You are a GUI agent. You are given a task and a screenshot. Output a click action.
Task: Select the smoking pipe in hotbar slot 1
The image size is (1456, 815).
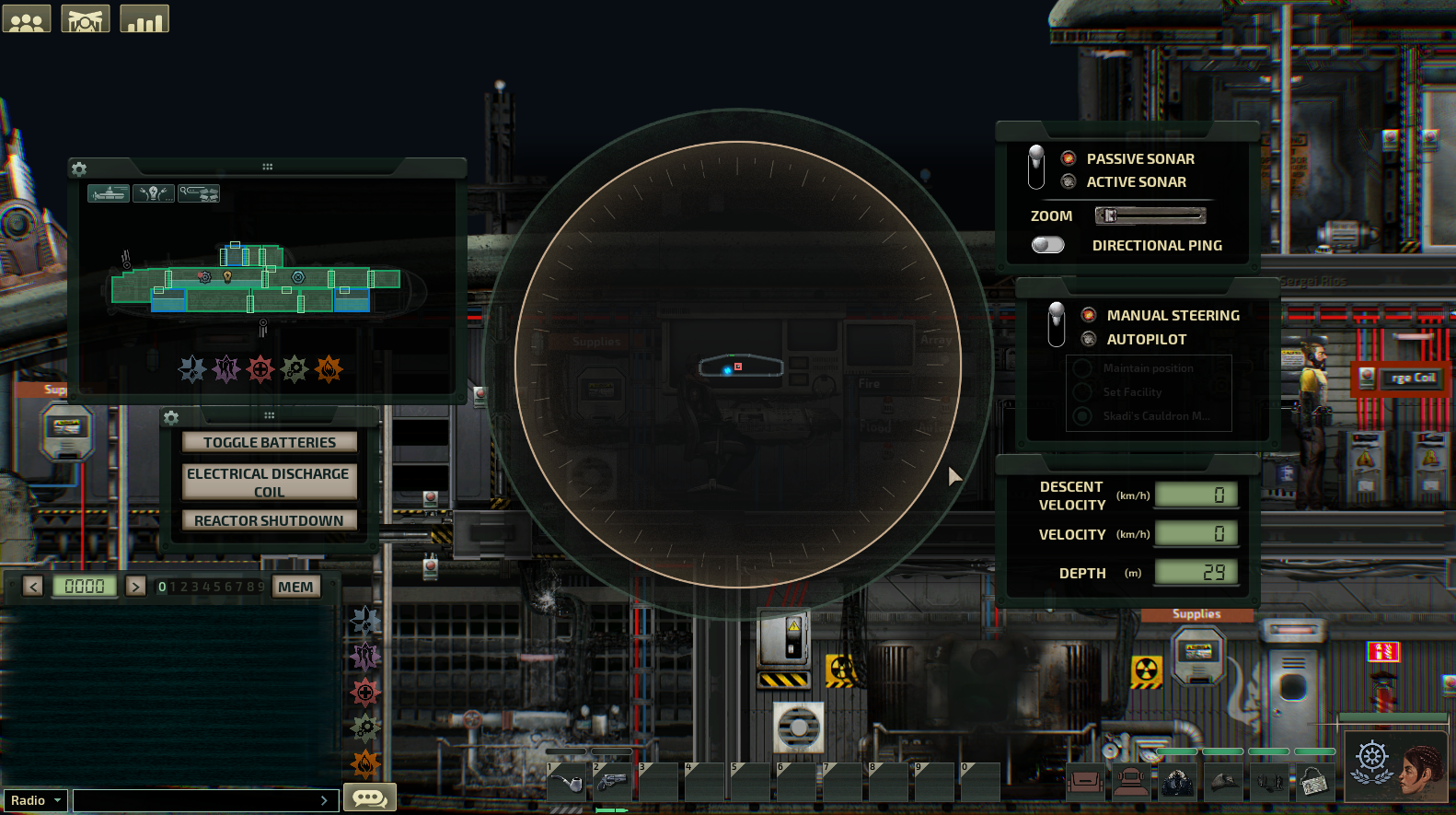[x=567, y=783]
